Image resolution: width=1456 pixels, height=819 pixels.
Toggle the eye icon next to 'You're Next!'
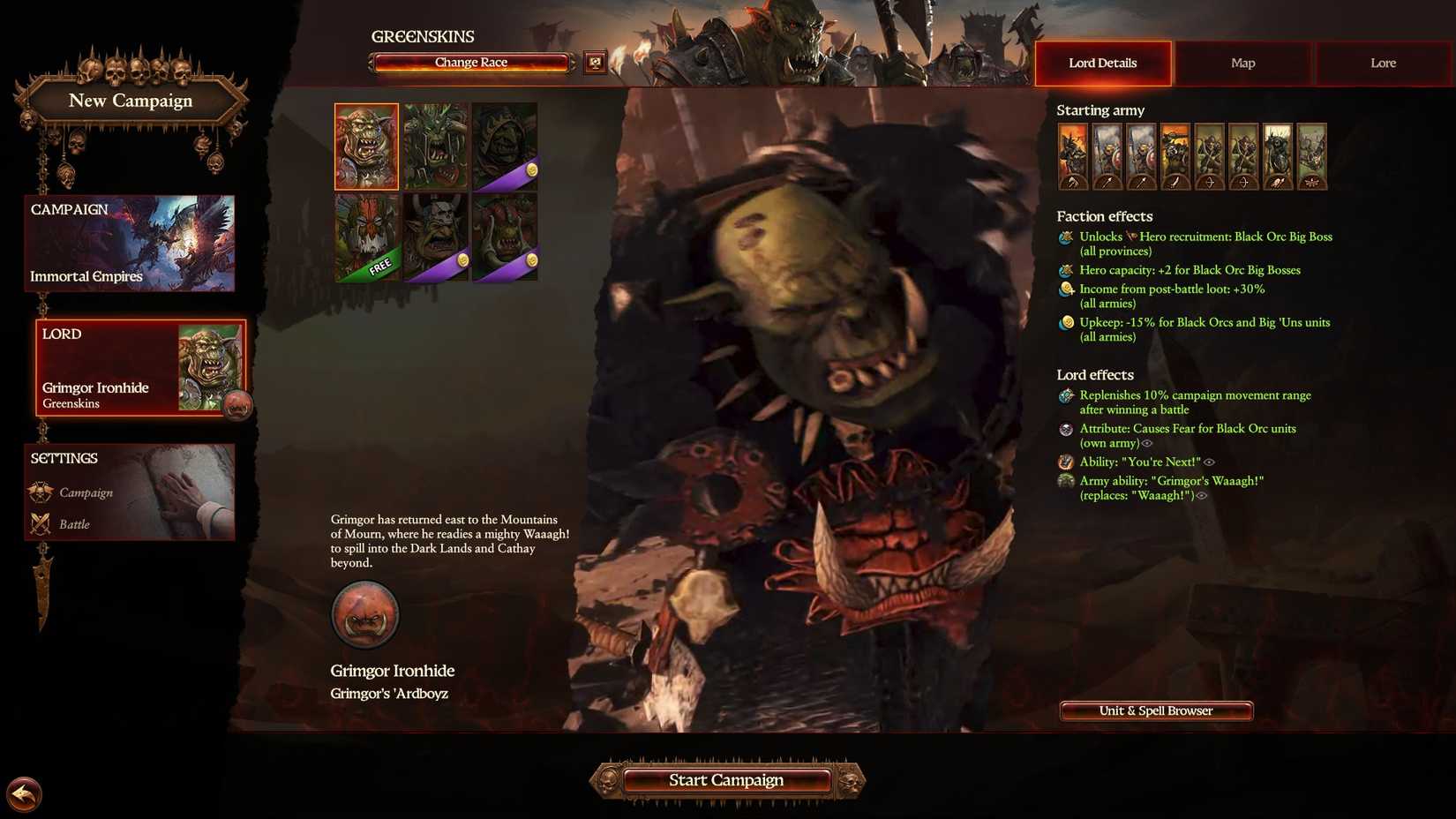(x=1209, y=462)
